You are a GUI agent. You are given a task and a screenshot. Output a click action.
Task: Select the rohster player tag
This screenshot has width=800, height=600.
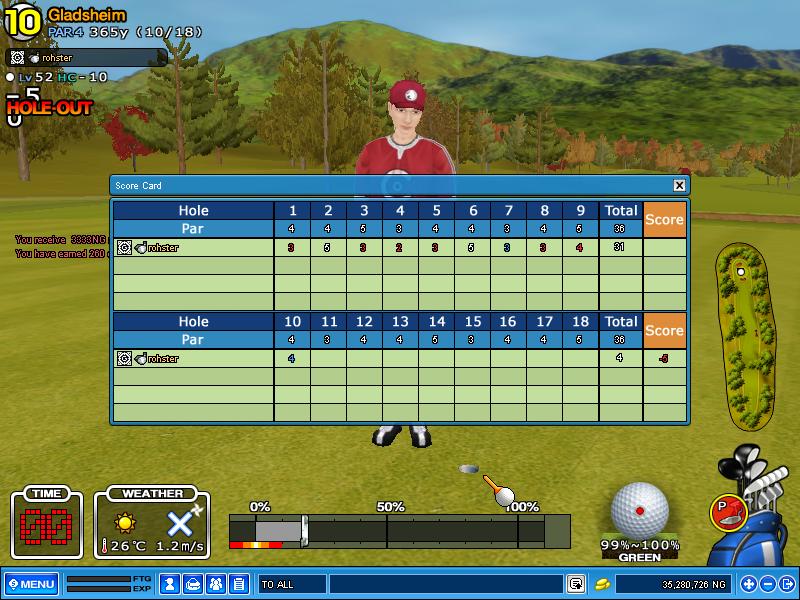[x=85, y=58]
